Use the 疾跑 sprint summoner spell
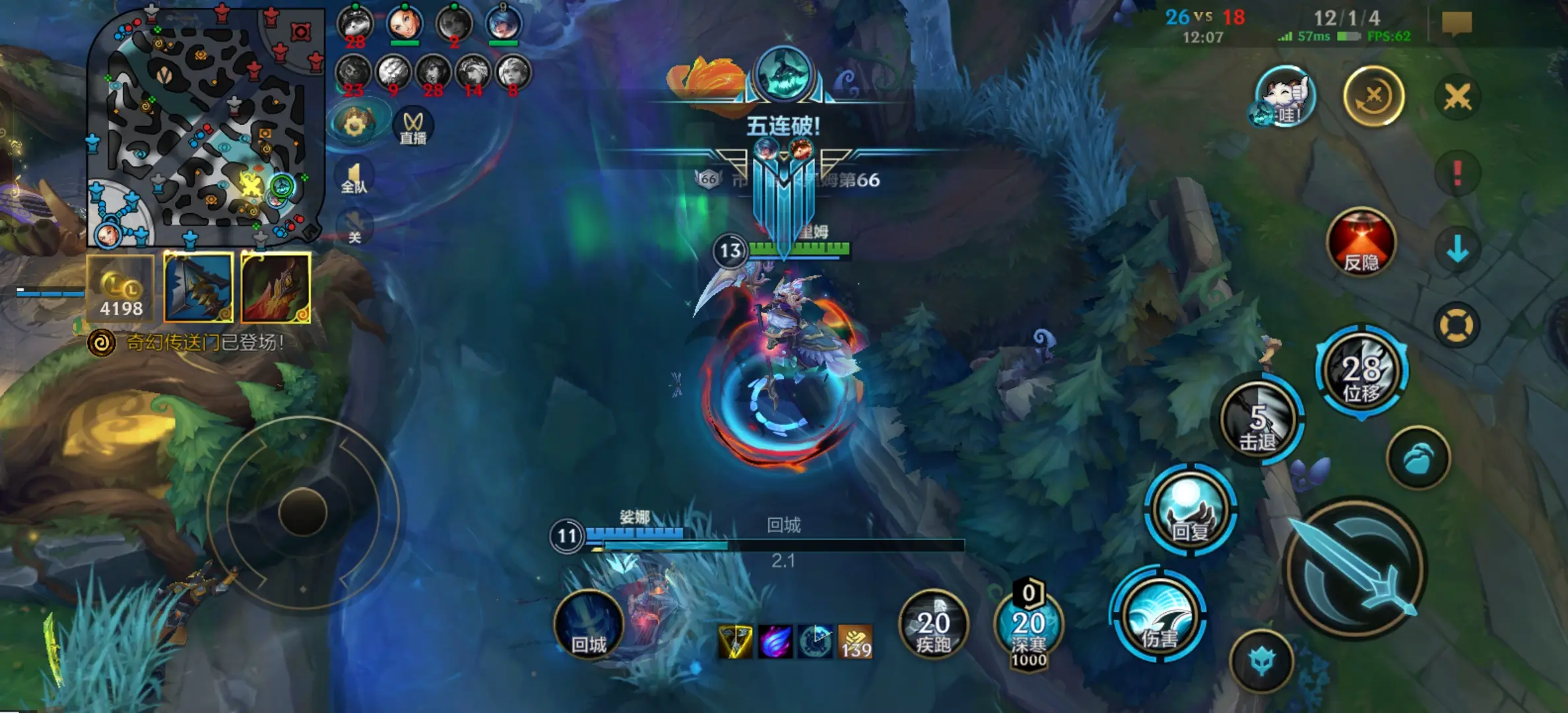The height and width of the screenshot is (713, 1568). [x=933, y=625]
